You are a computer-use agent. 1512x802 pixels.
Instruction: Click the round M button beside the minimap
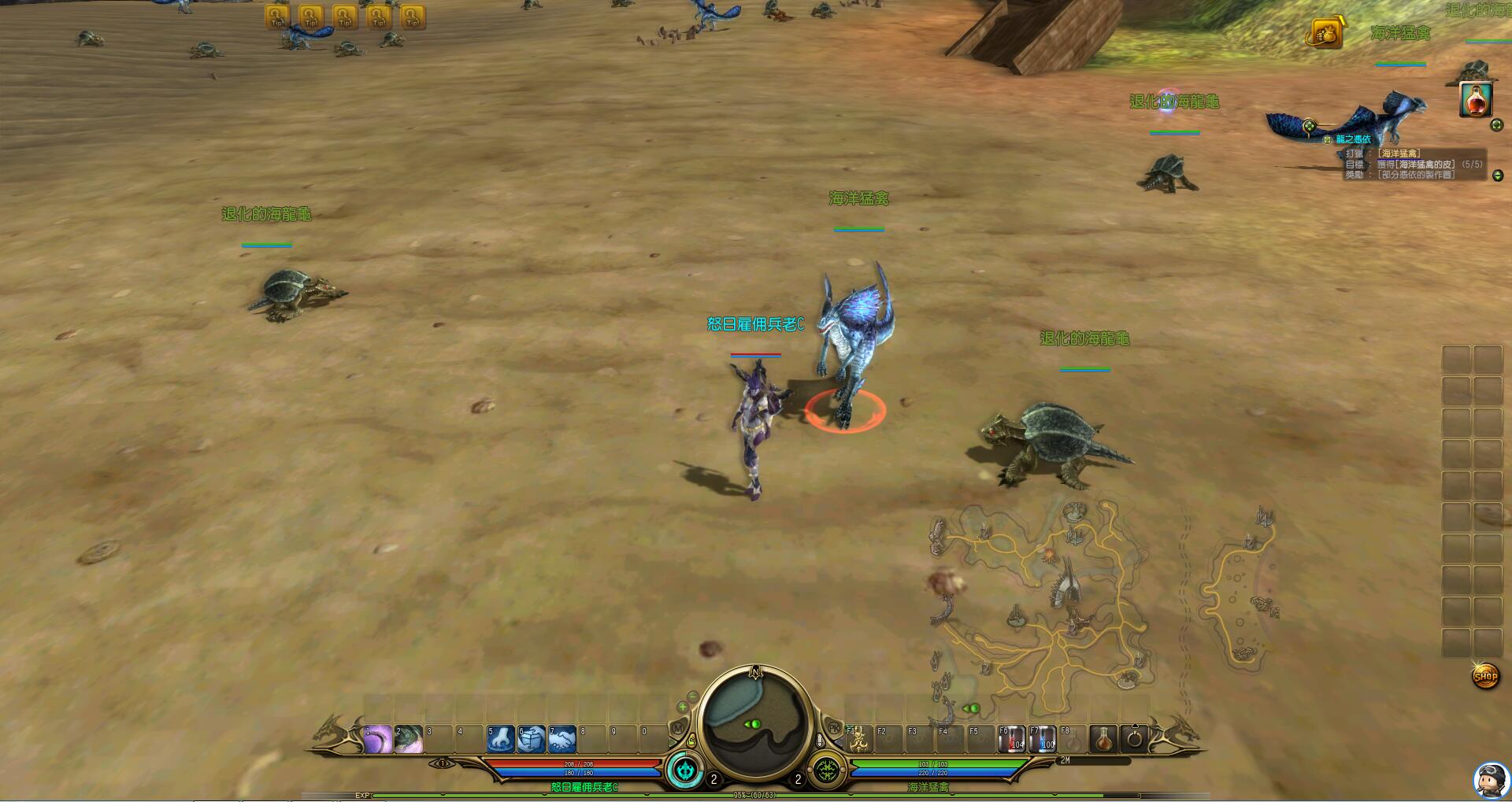click(x=677, y=729)
